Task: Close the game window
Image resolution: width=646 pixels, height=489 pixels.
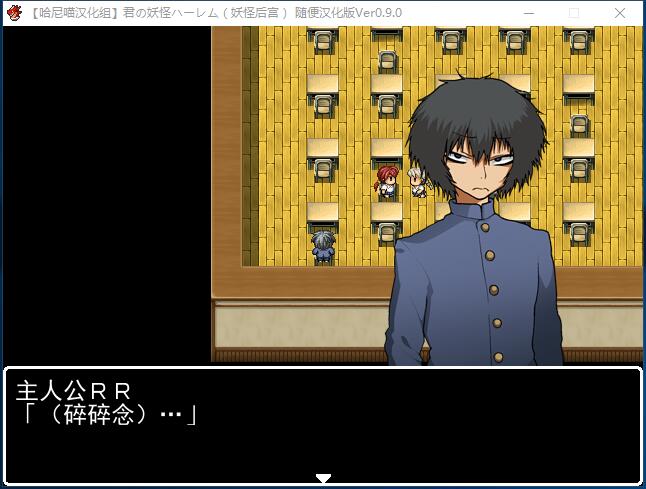Action: pyautogui.click(x=621, y=13)
